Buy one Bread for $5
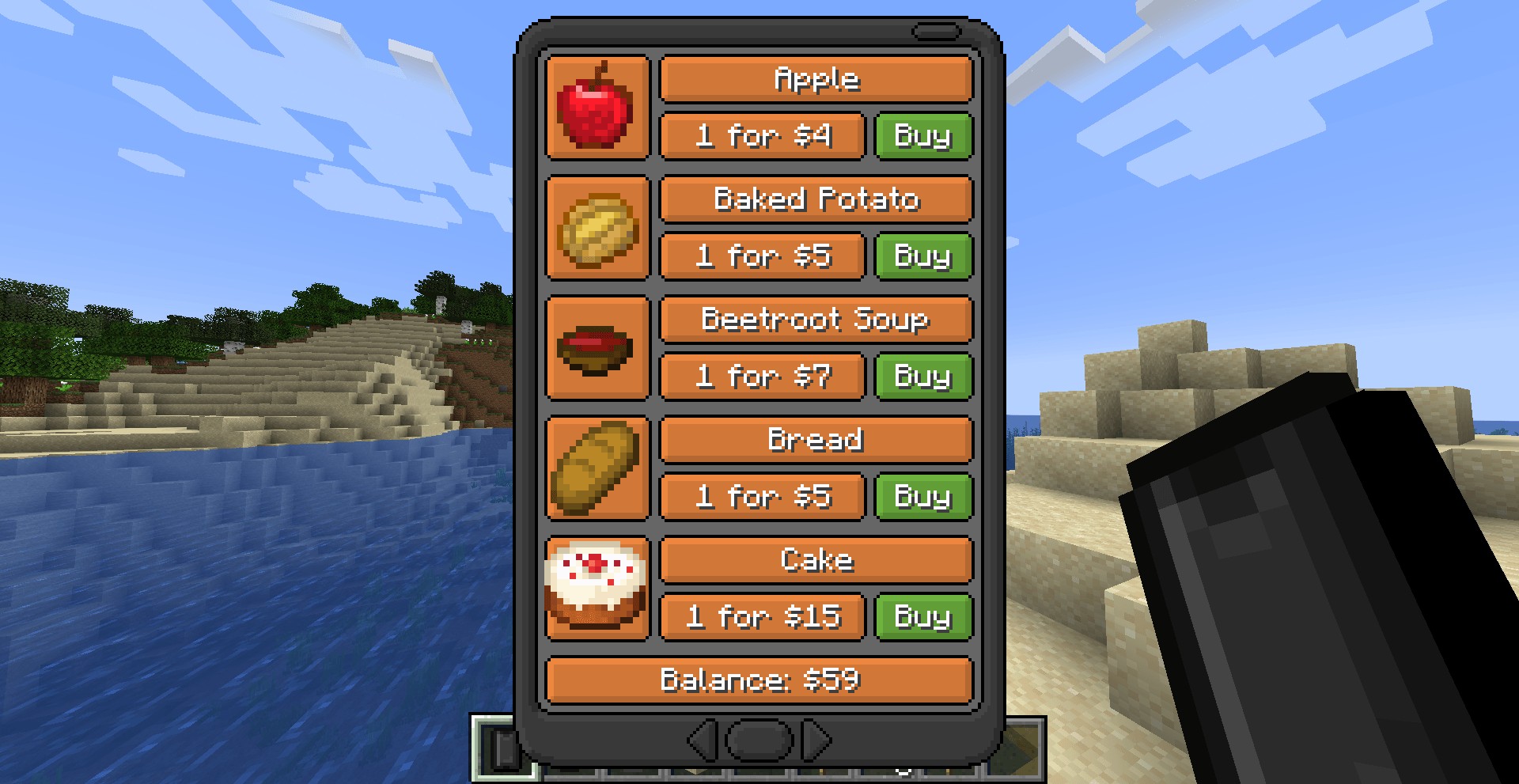Viewport: 1519px width, 784px height. [x=923, y=497]
